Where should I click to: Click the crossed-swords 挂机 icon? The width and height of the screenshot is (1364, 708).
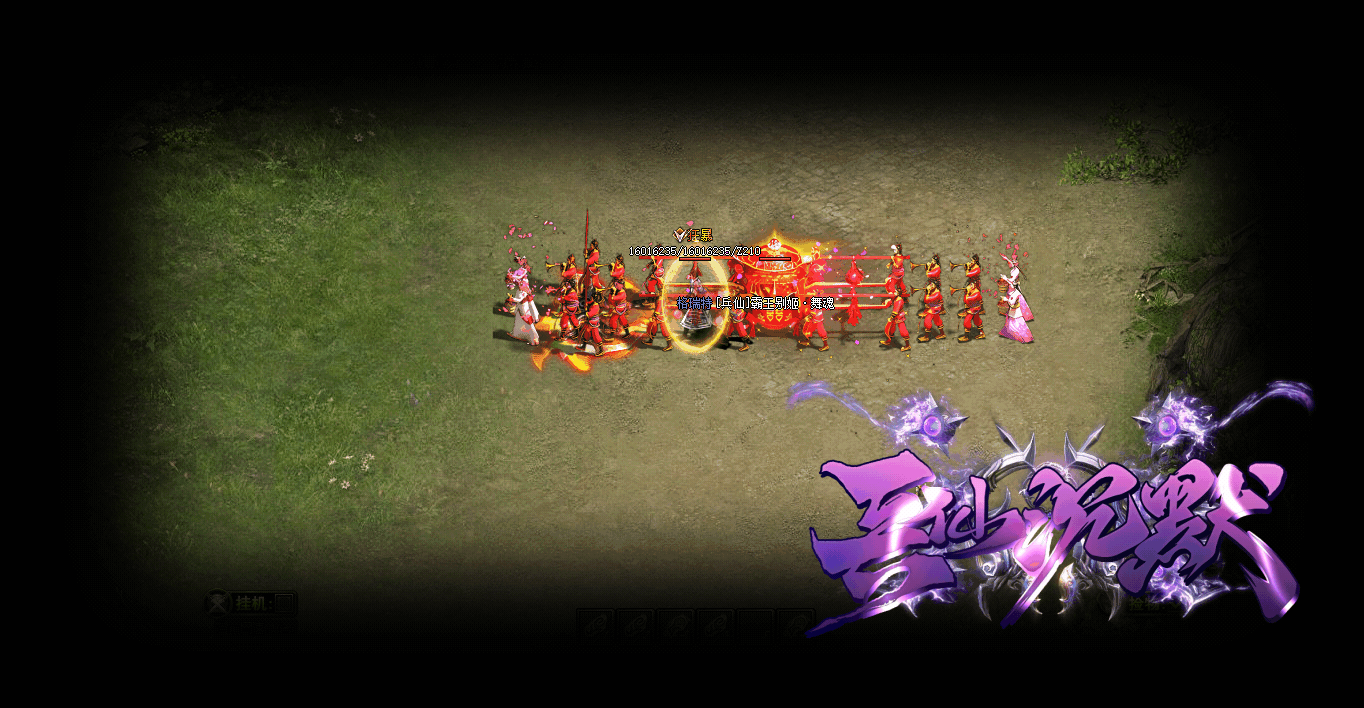218,603
